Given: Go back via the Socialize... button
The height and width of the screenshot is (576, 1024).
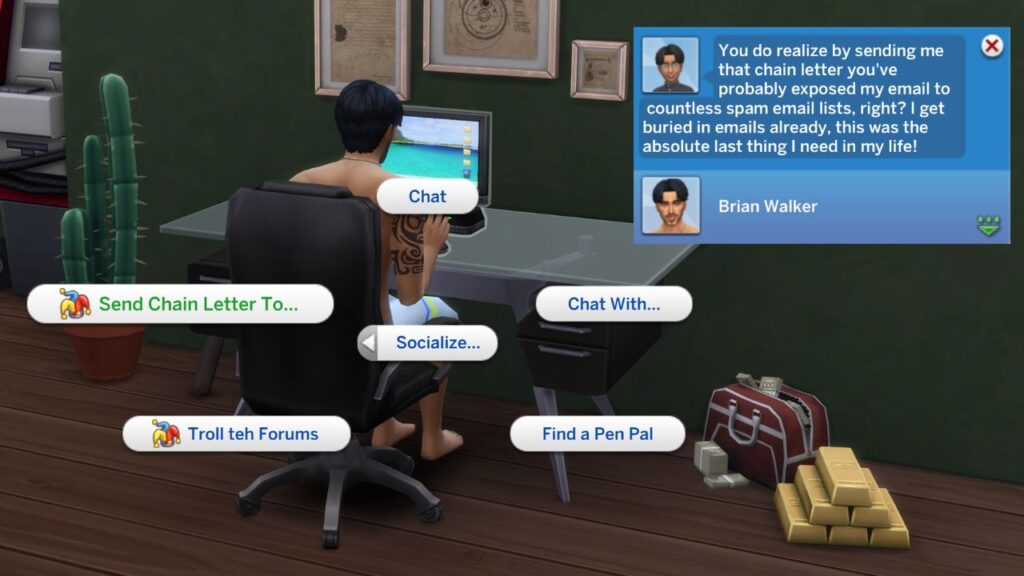Looking at the screenshot, I should coord(427,343).
